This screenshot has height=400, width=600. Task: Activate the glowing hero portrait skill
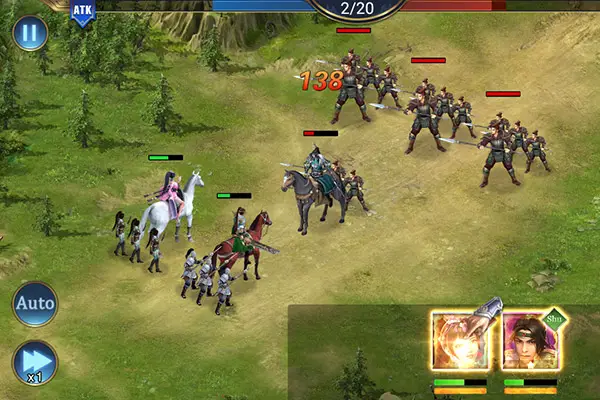460,342
